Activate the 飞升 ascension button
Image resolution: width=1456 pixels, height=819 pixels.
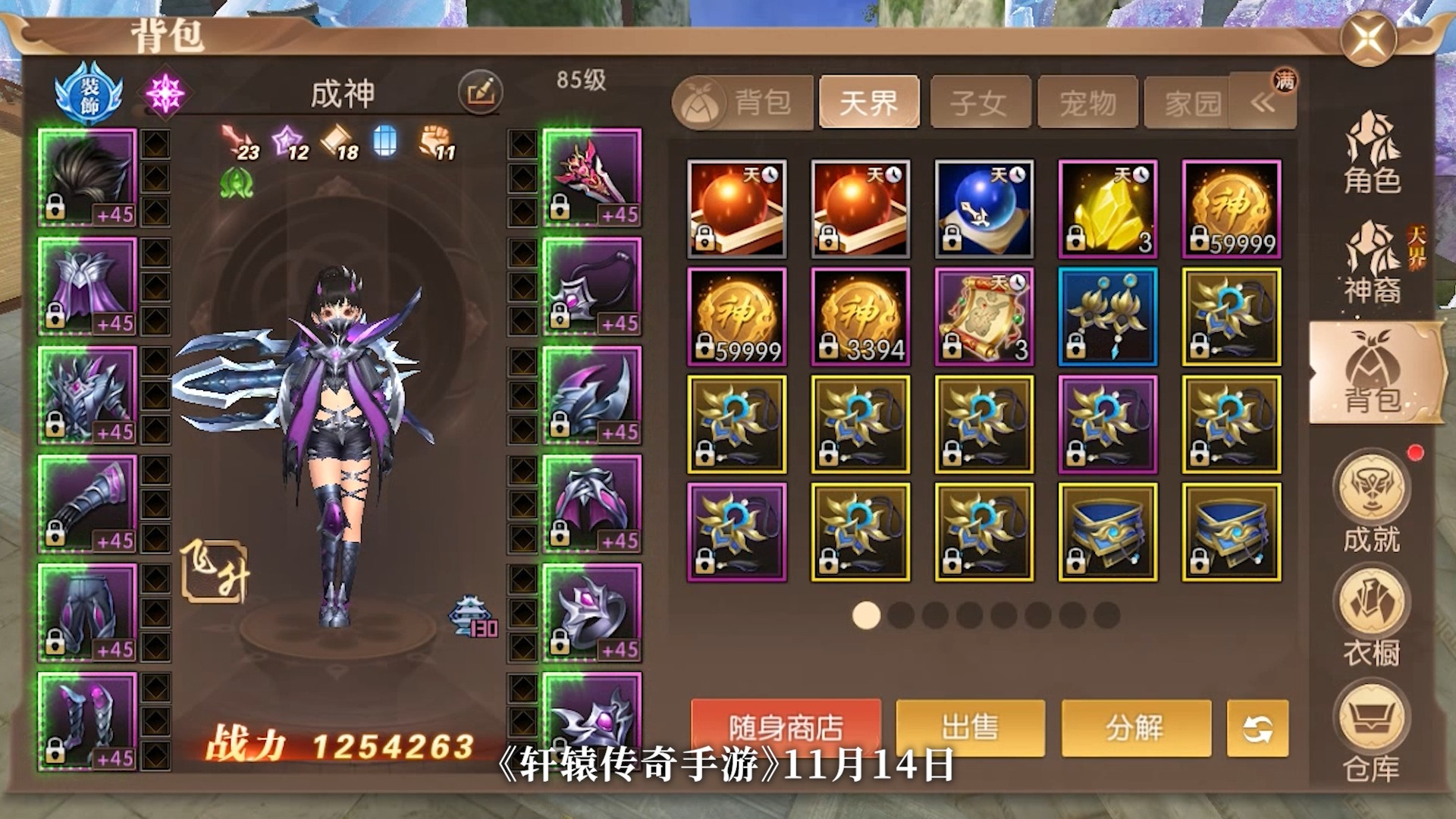tap(215, 571)
